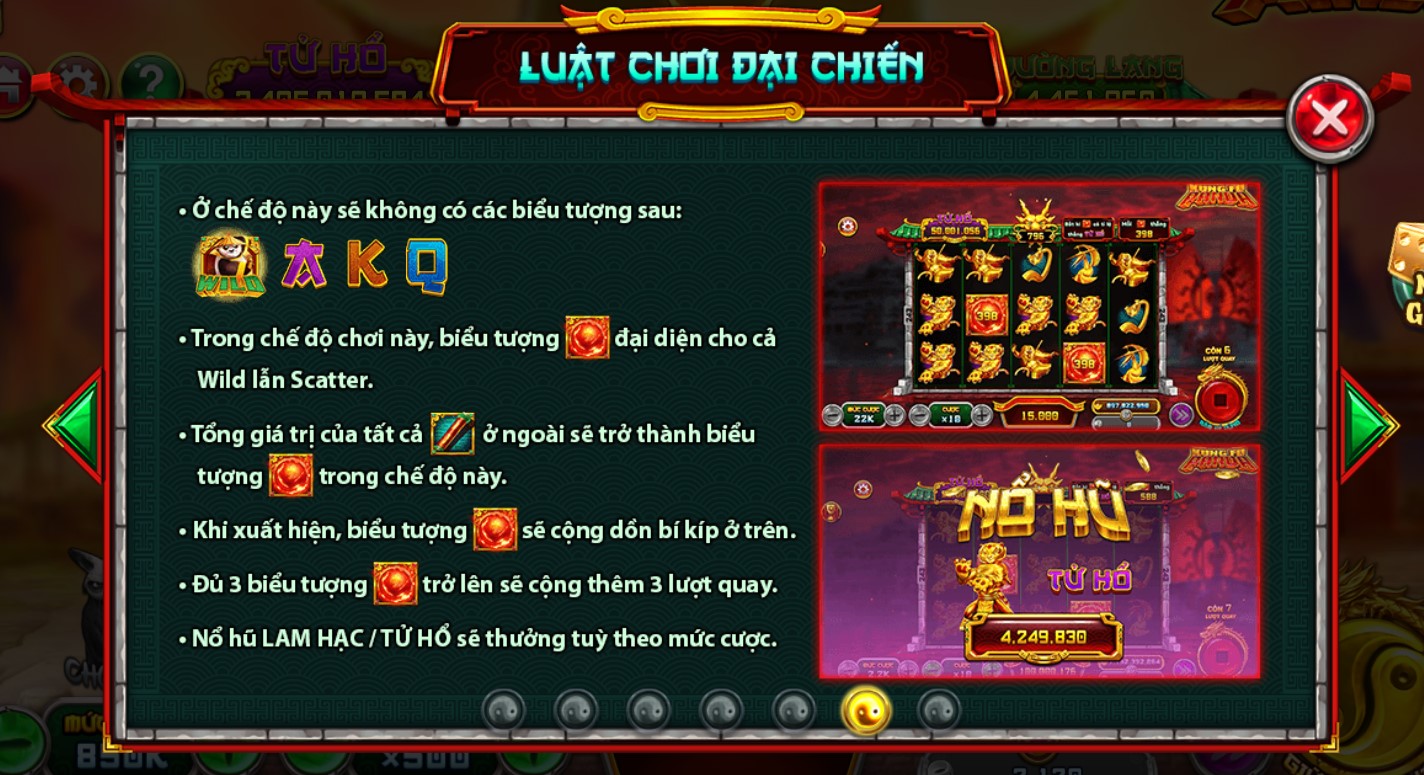Click the golden Q symbol

coord(427,265)
